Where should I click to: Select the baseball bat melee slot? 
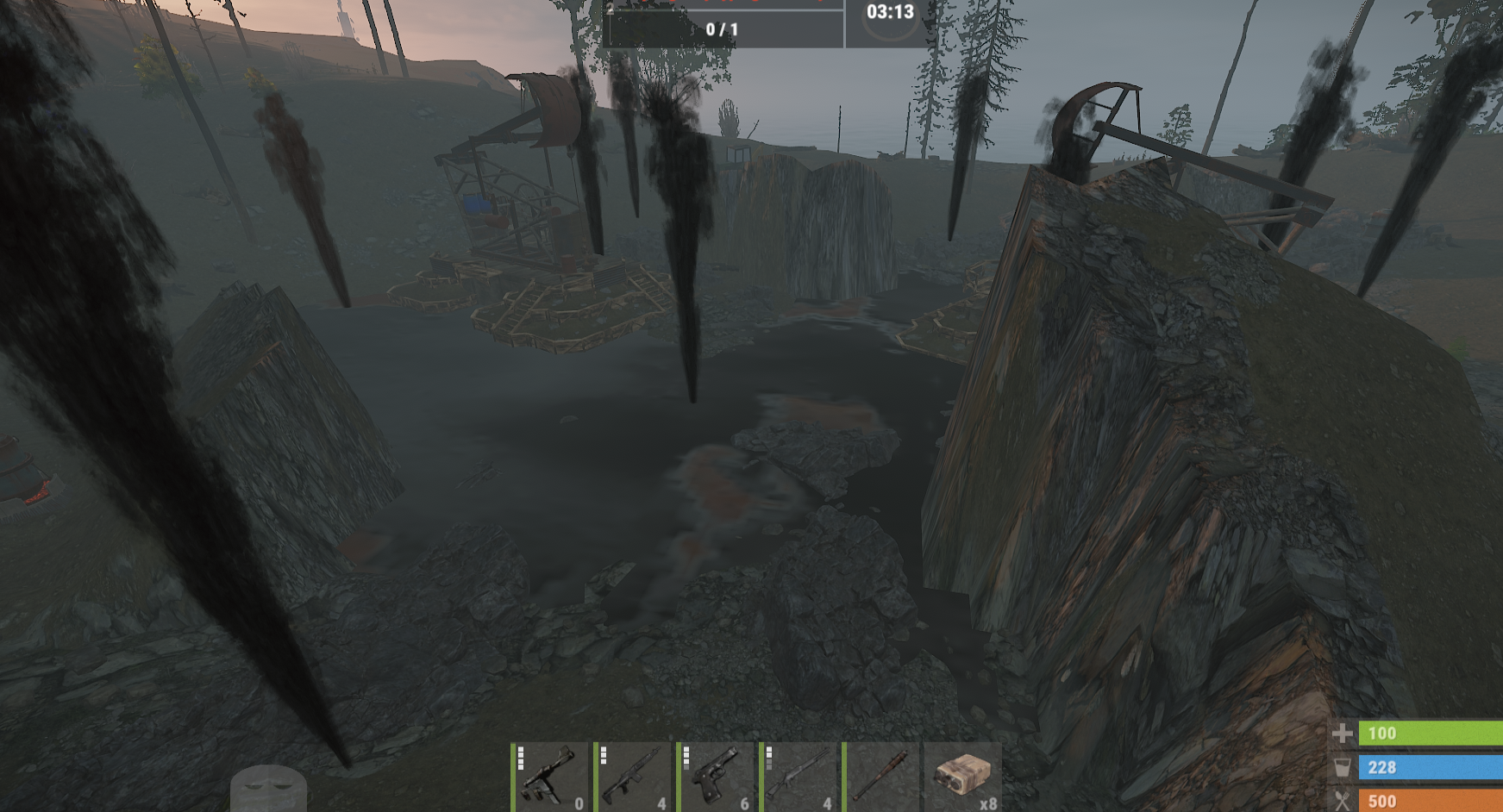point(881,777)
